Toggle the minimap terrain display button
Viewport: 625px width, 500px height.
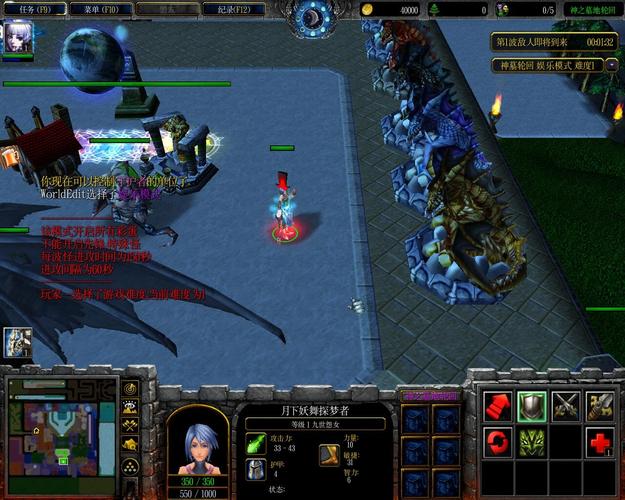[130, 407]
